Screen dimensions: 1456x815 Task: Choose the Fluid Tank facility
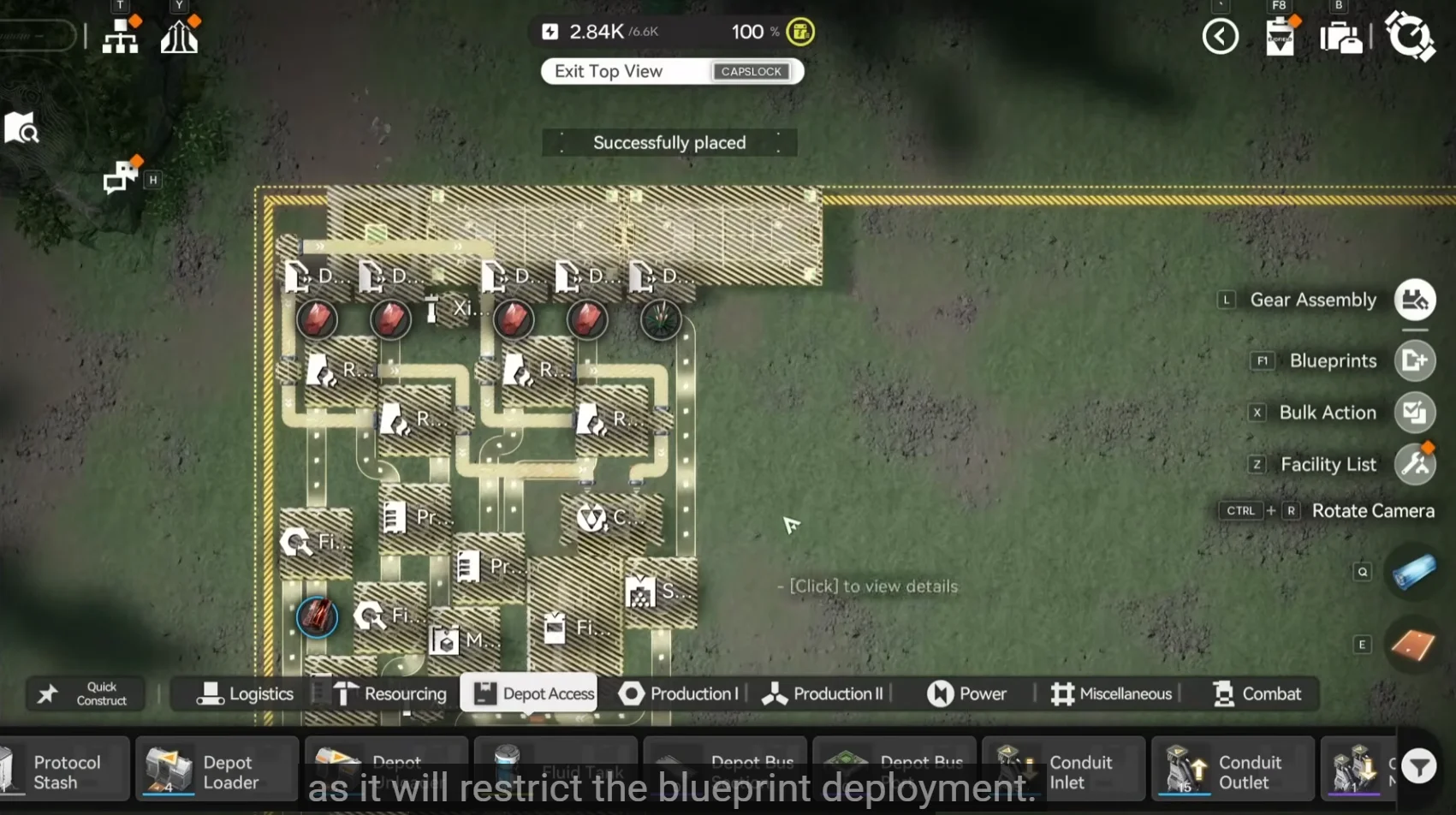click(556, 769)
